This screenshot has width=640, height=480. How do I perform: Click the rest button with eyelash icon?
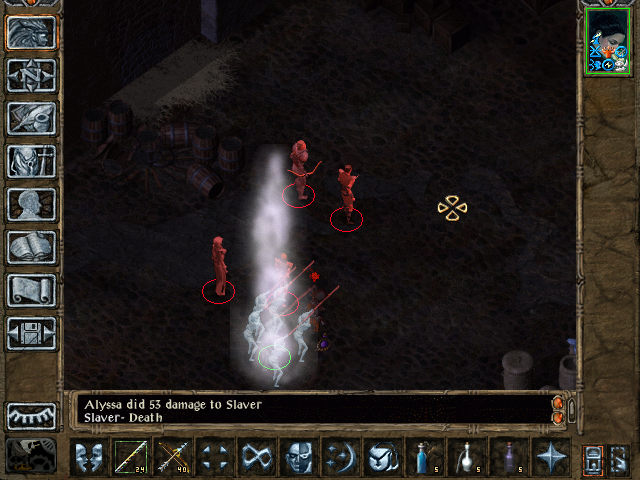click(x=31, y=415)
